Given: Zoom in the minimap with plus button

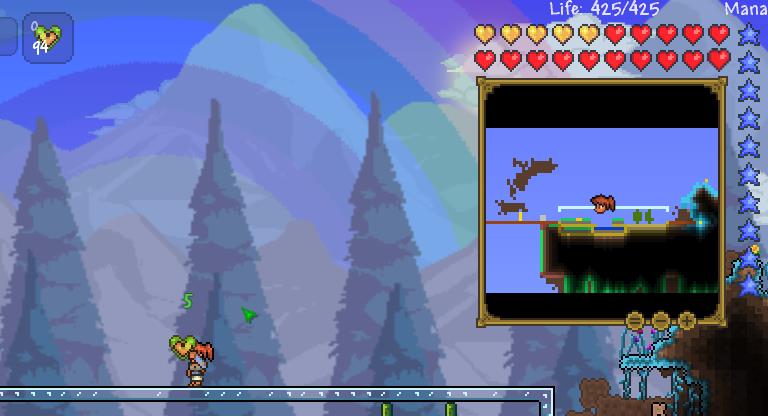Looking at the screenshot, I should [x=686, y=321].
